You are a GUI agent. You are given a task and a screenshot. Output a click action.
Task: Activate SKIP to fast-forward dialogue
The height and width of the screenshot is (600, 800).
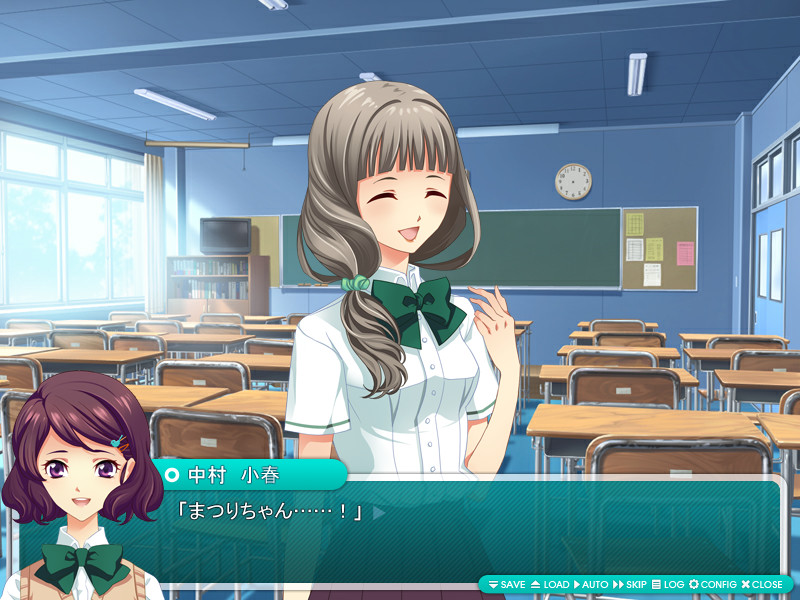tap(630, 584)
